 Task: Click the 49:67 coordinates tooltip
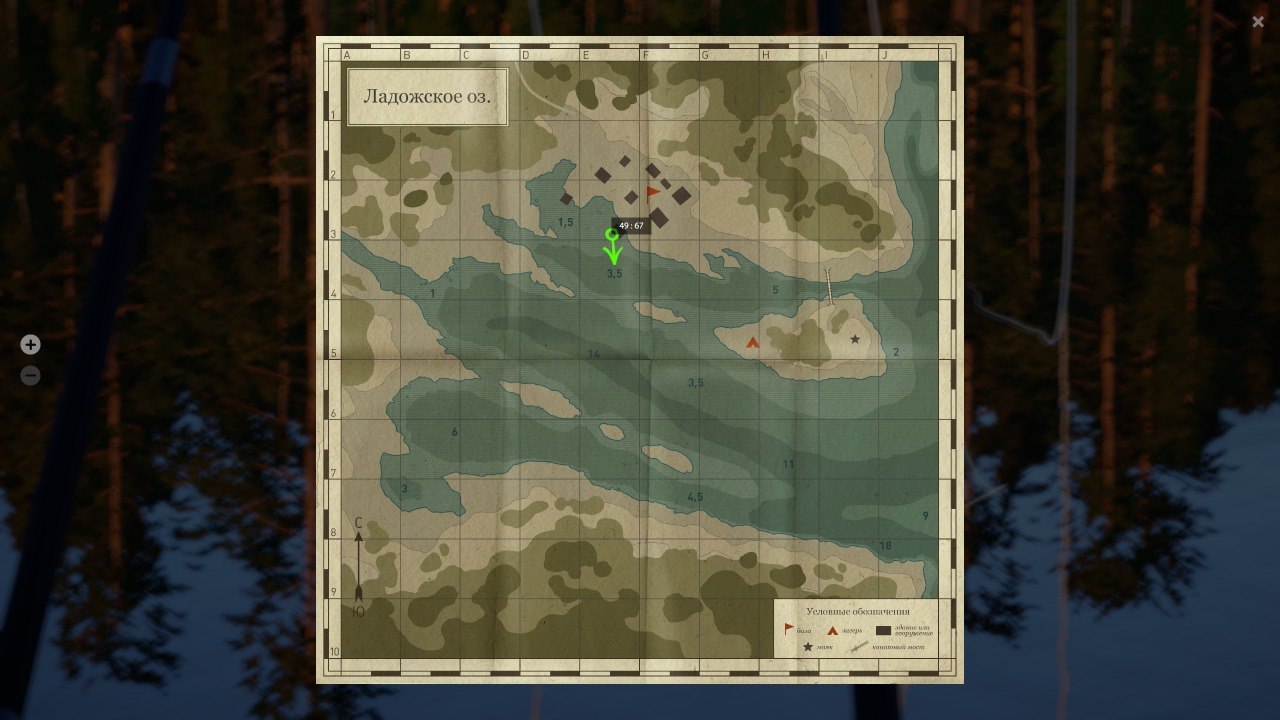tap(631, 225)
